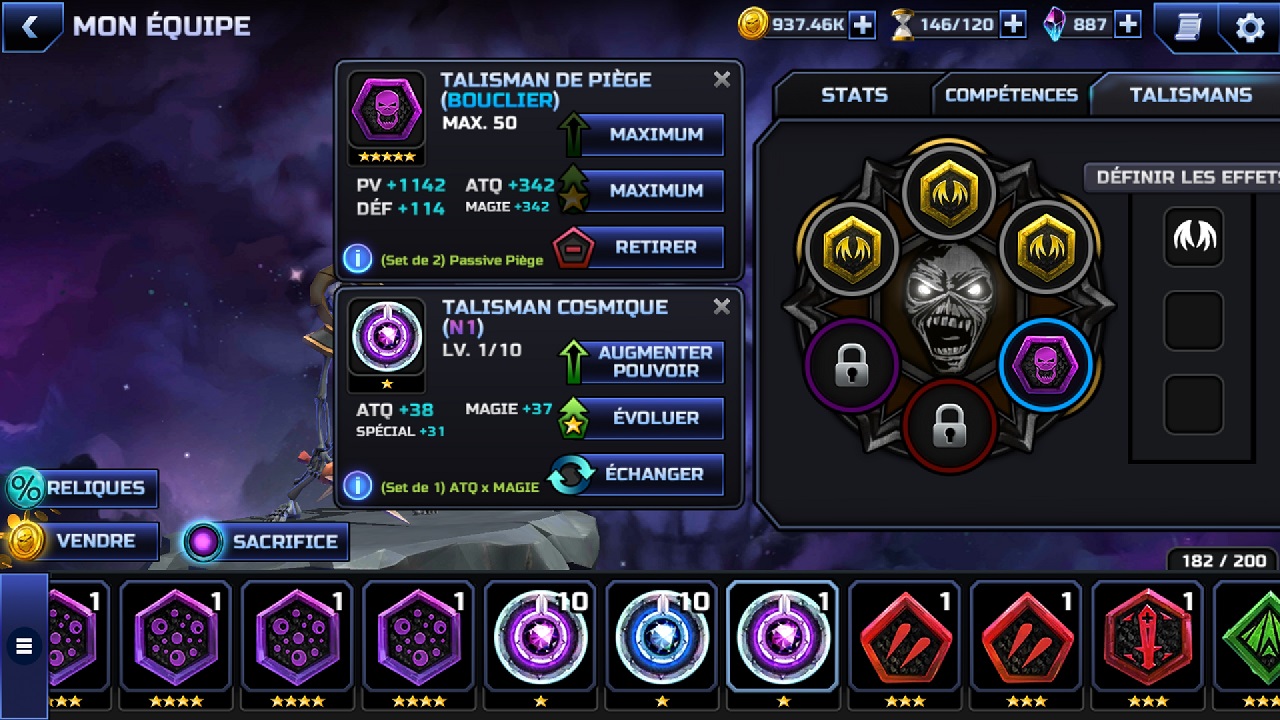Select the equipped purple skull talisman slot
The image size is (1280, 720).
(x=1045, y=367)
